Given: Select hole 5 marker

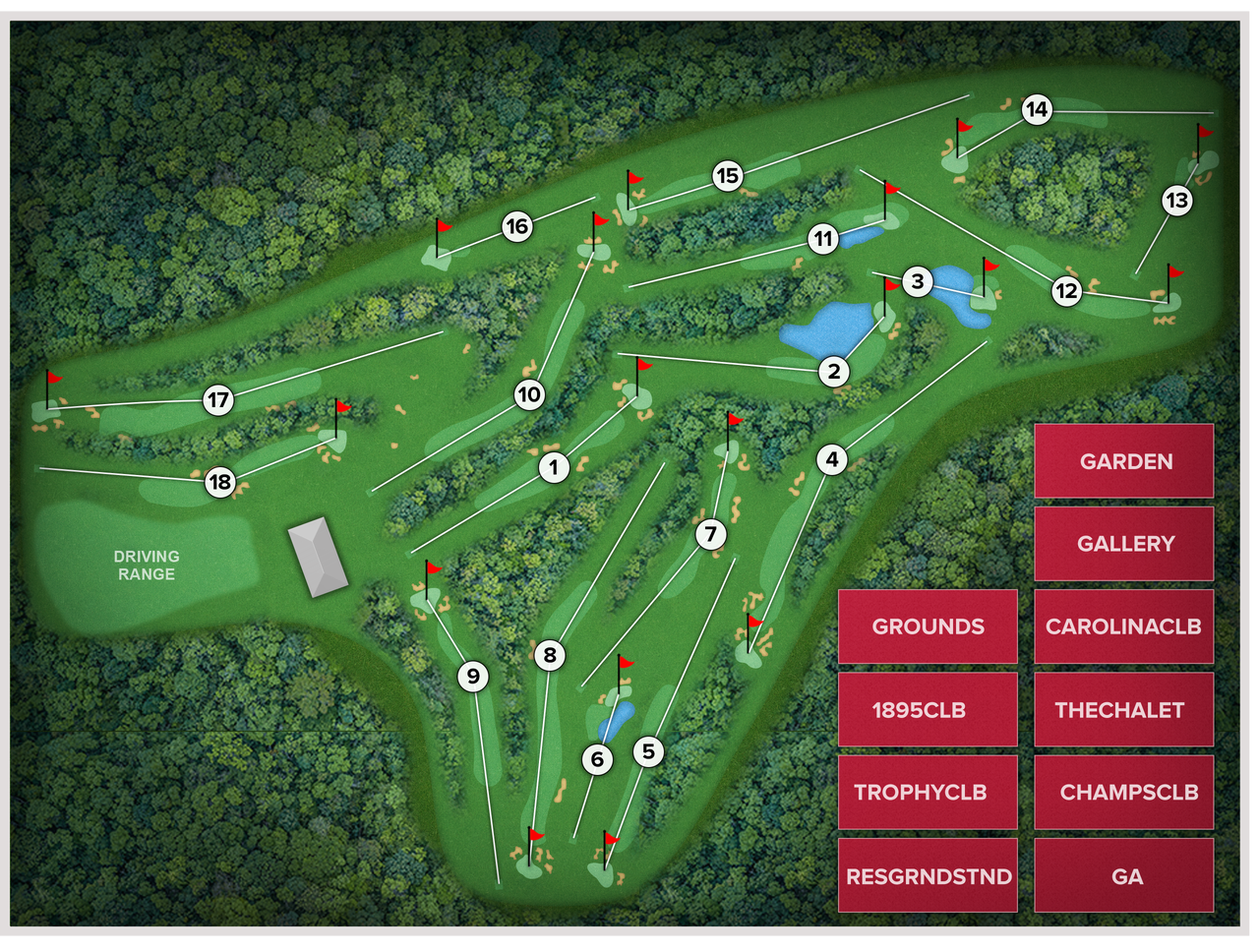Looking at the screenshot, I should click(x=648, y=749).
